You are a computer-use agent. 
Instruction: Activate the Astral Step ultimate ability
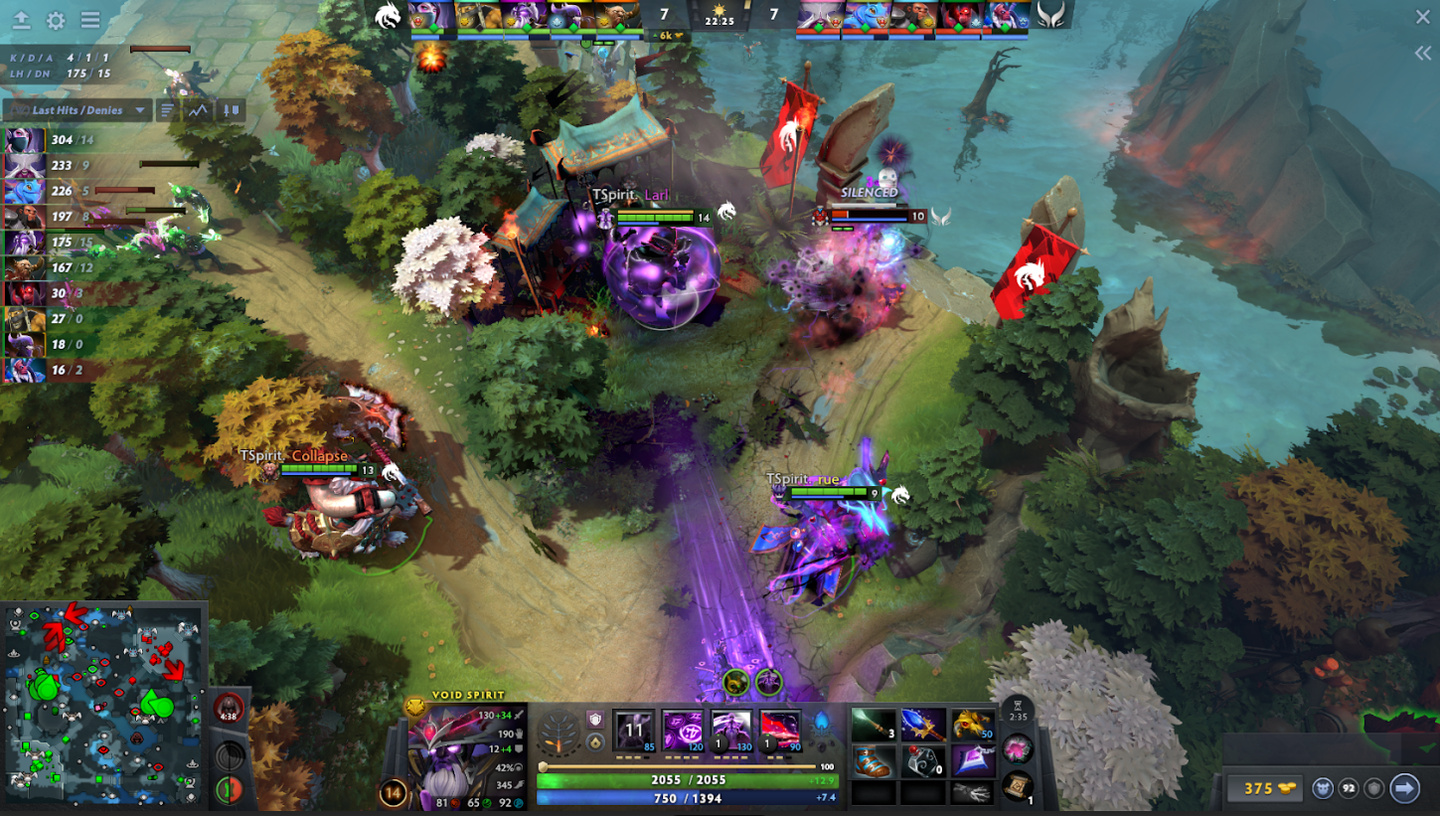(780, 730)
